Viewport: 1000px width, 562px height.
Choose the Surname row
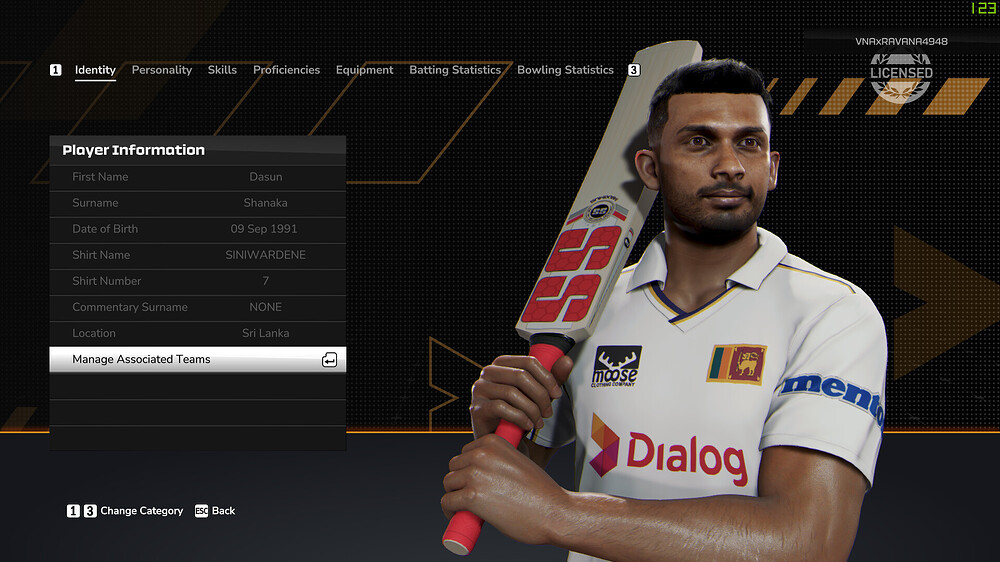[x=197, y=203]
